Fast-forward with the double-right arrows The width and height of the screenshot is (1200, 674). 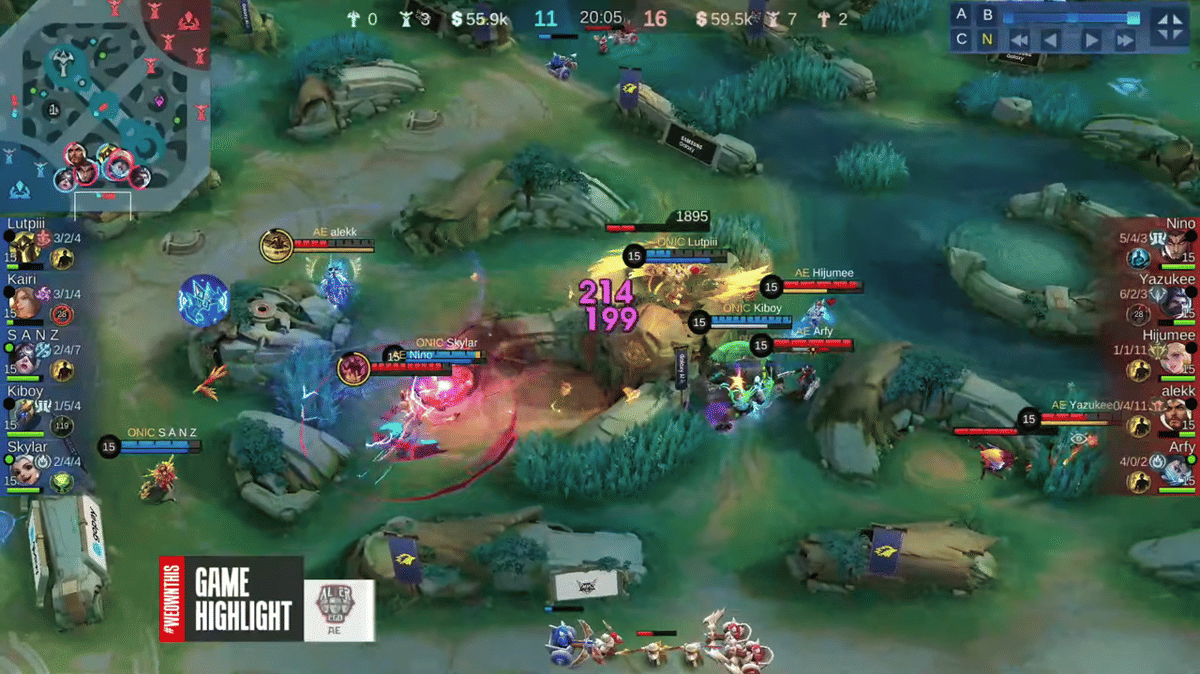coord(1125,41)
